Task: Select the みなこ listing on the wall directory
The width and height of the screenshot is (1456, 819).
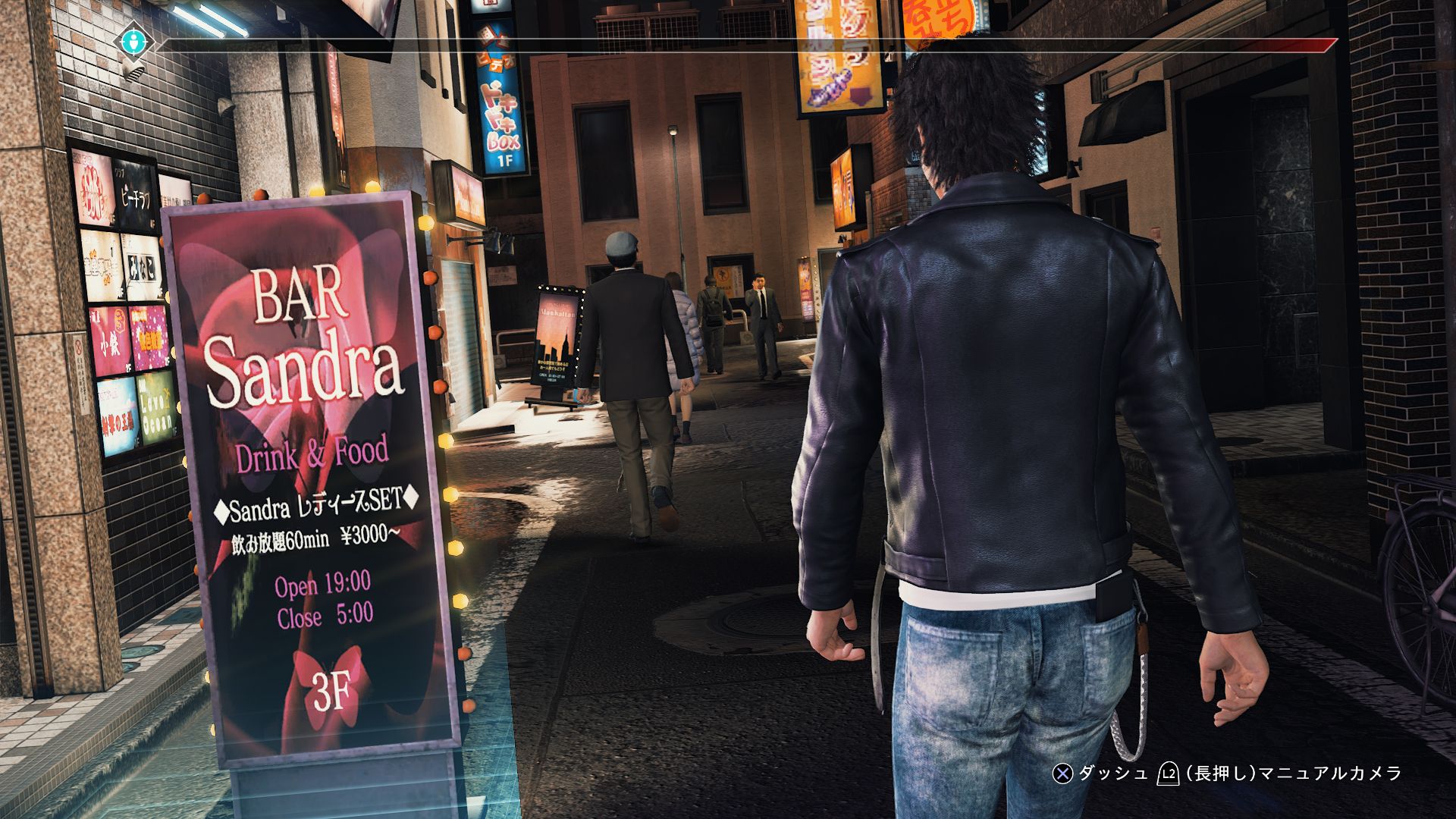Action: (x=142, y=265)
